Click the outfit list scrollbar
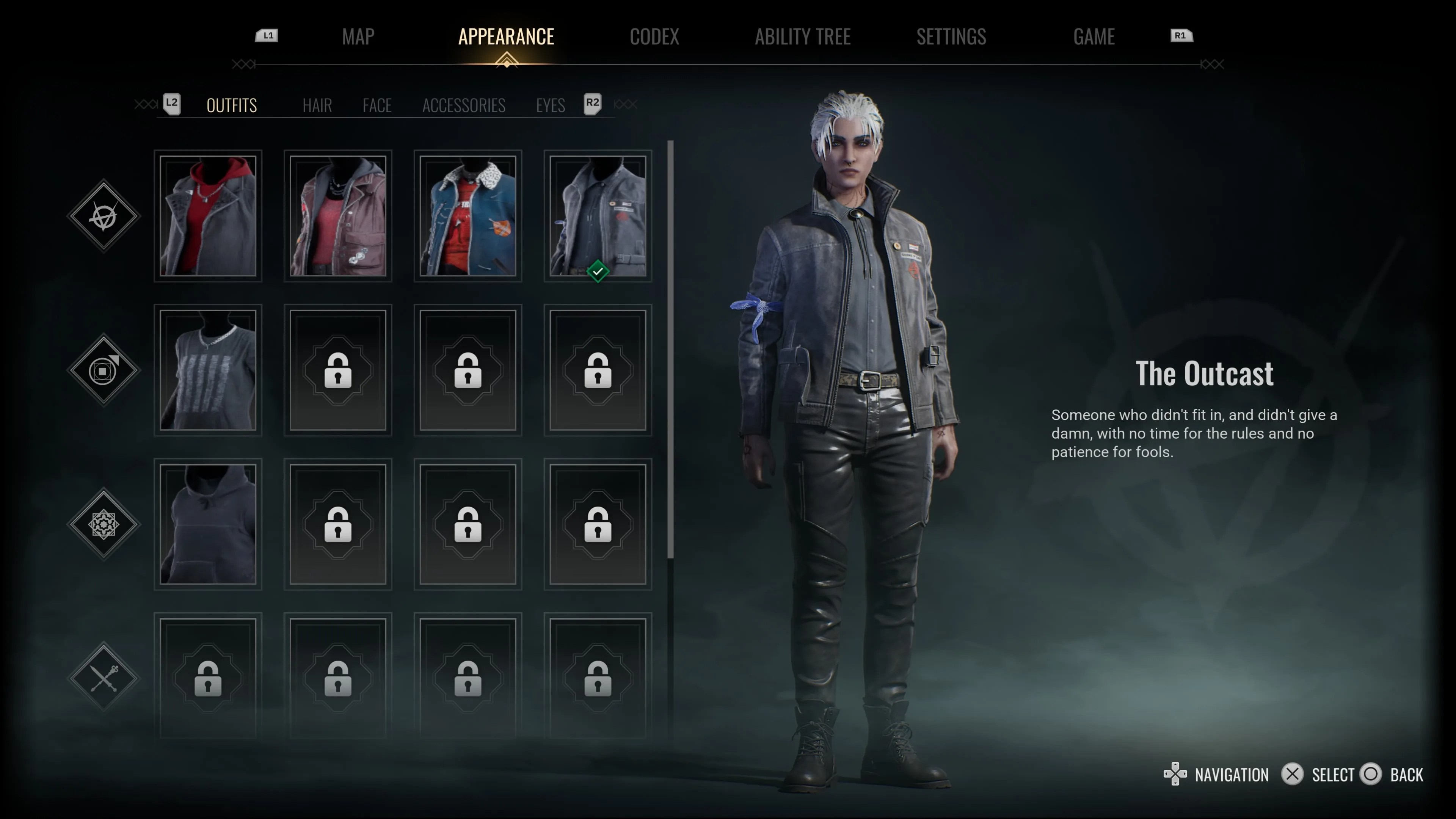 click(670, 350)
